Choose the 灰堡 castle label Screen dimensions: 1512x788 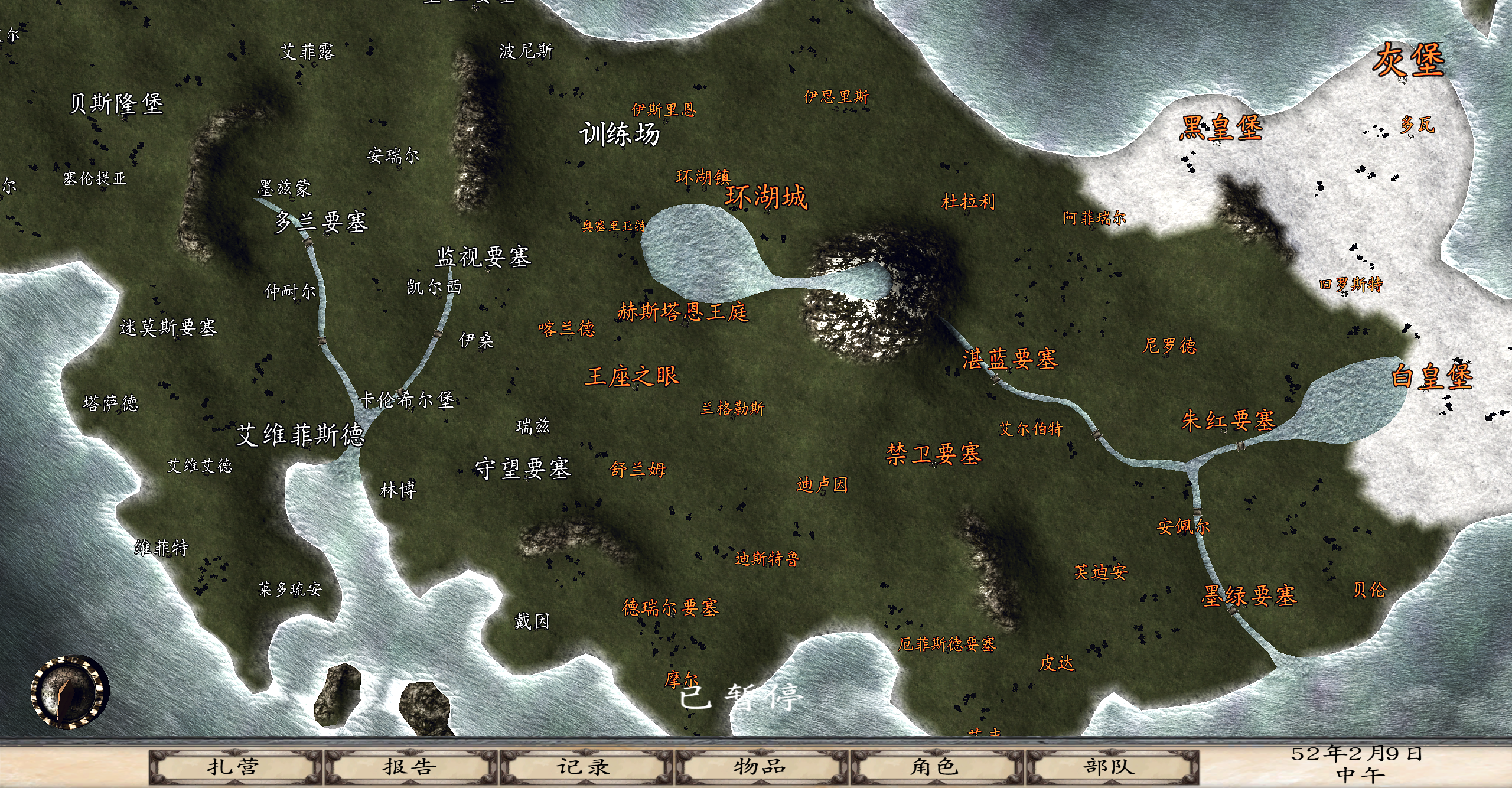coord(1409,61)
